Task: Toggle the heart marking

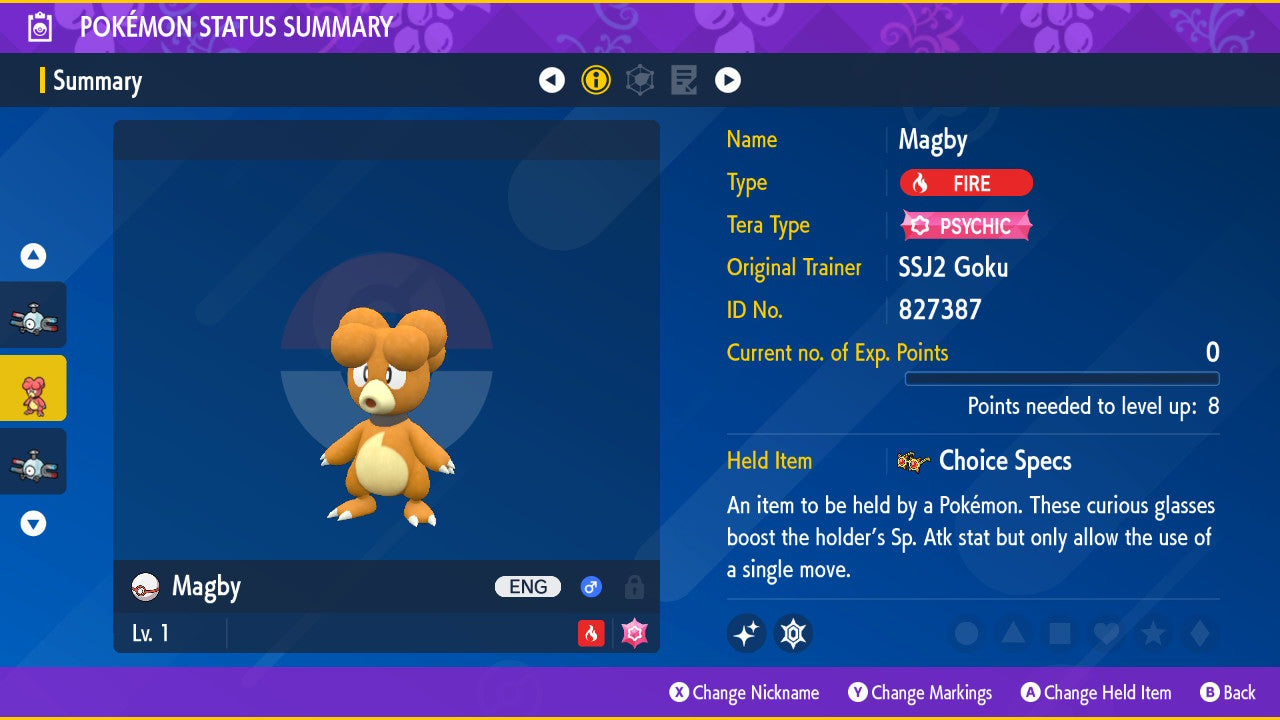Action: pyautogui.click(x=1105, y=633)
